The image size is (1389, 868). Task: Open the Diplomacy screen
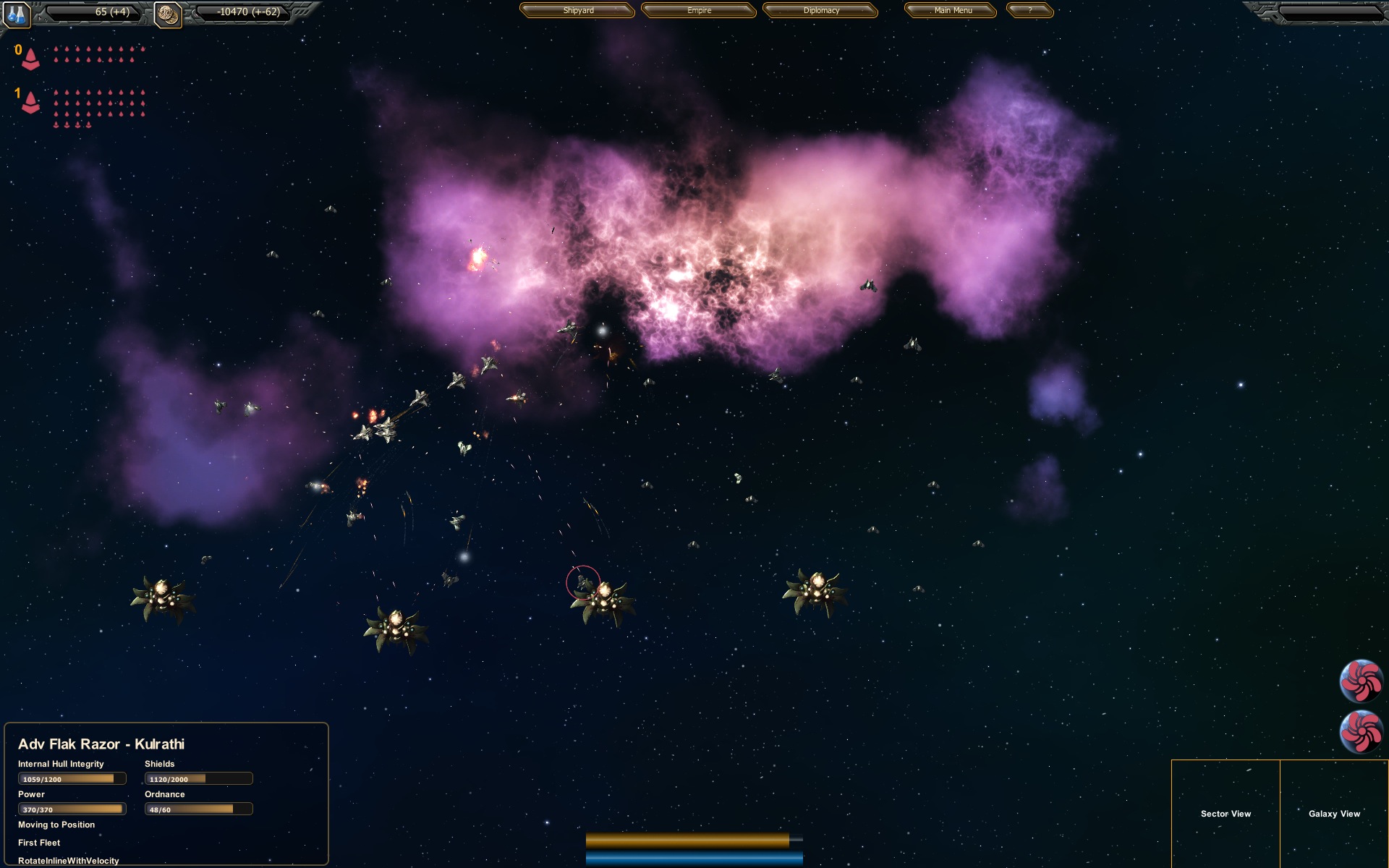point(820,11)
